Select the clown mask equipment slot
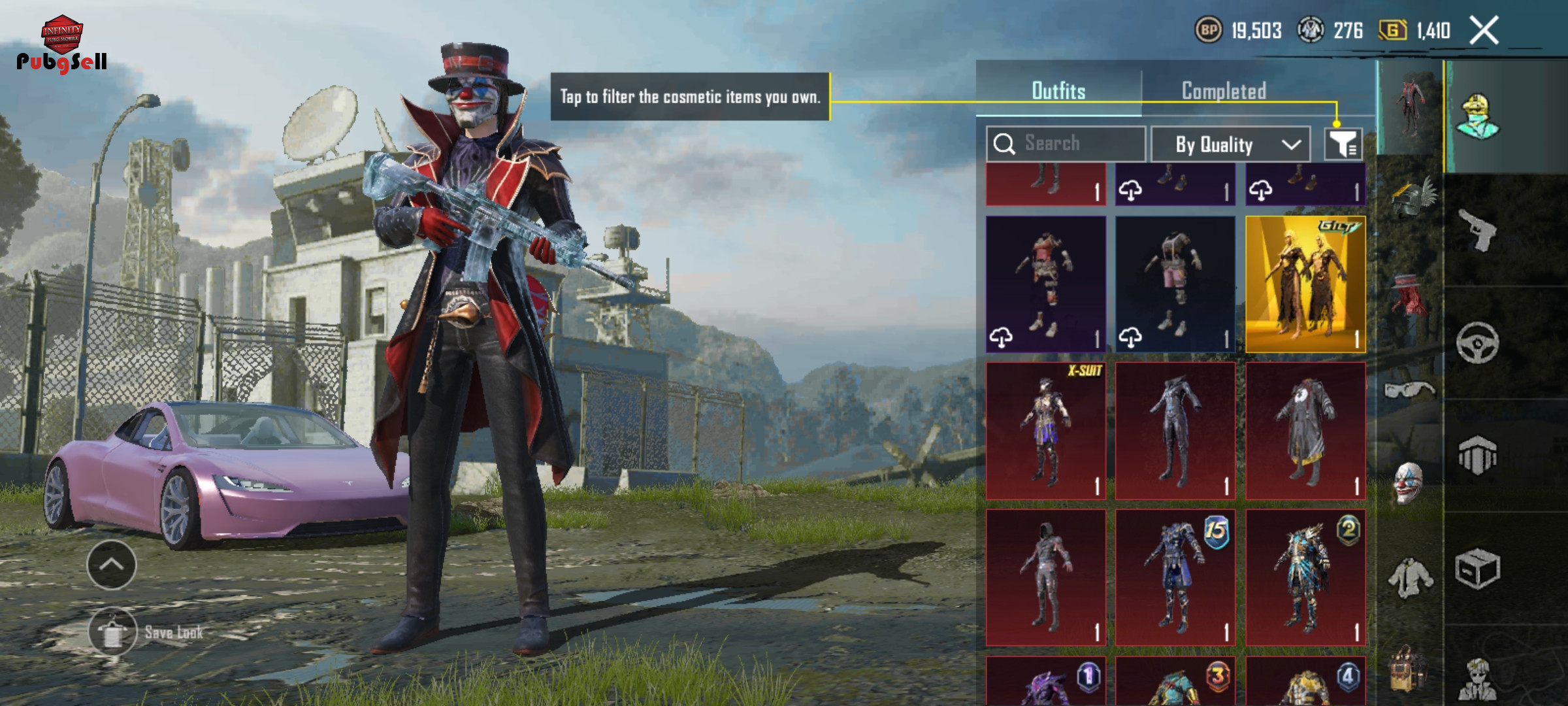Screen dimensions: 1568x706 pos(1409,484)
